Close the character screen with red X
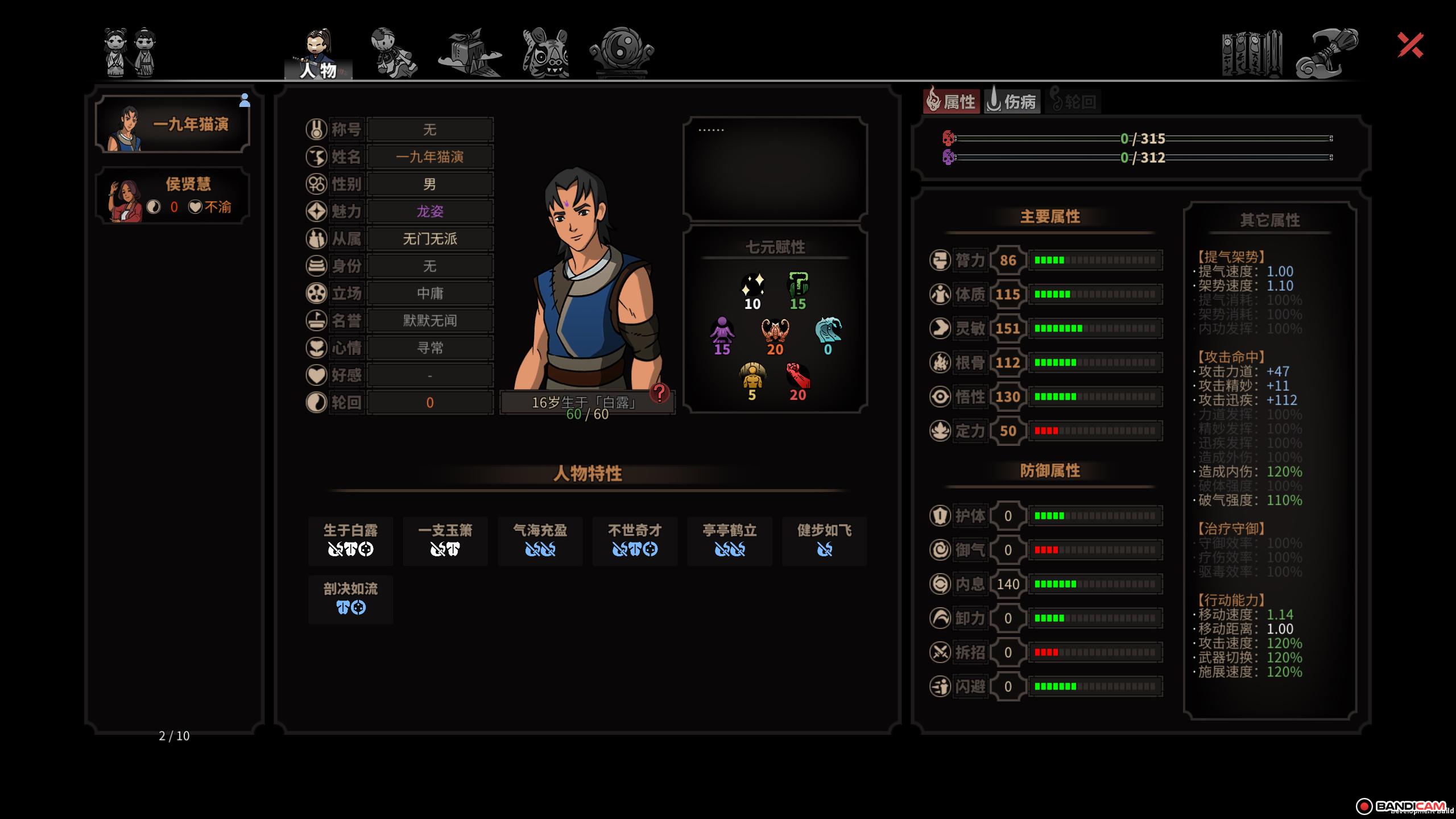Image resolution: width=1456 pixels, height=819 pixels. (x=1410, y=45)
